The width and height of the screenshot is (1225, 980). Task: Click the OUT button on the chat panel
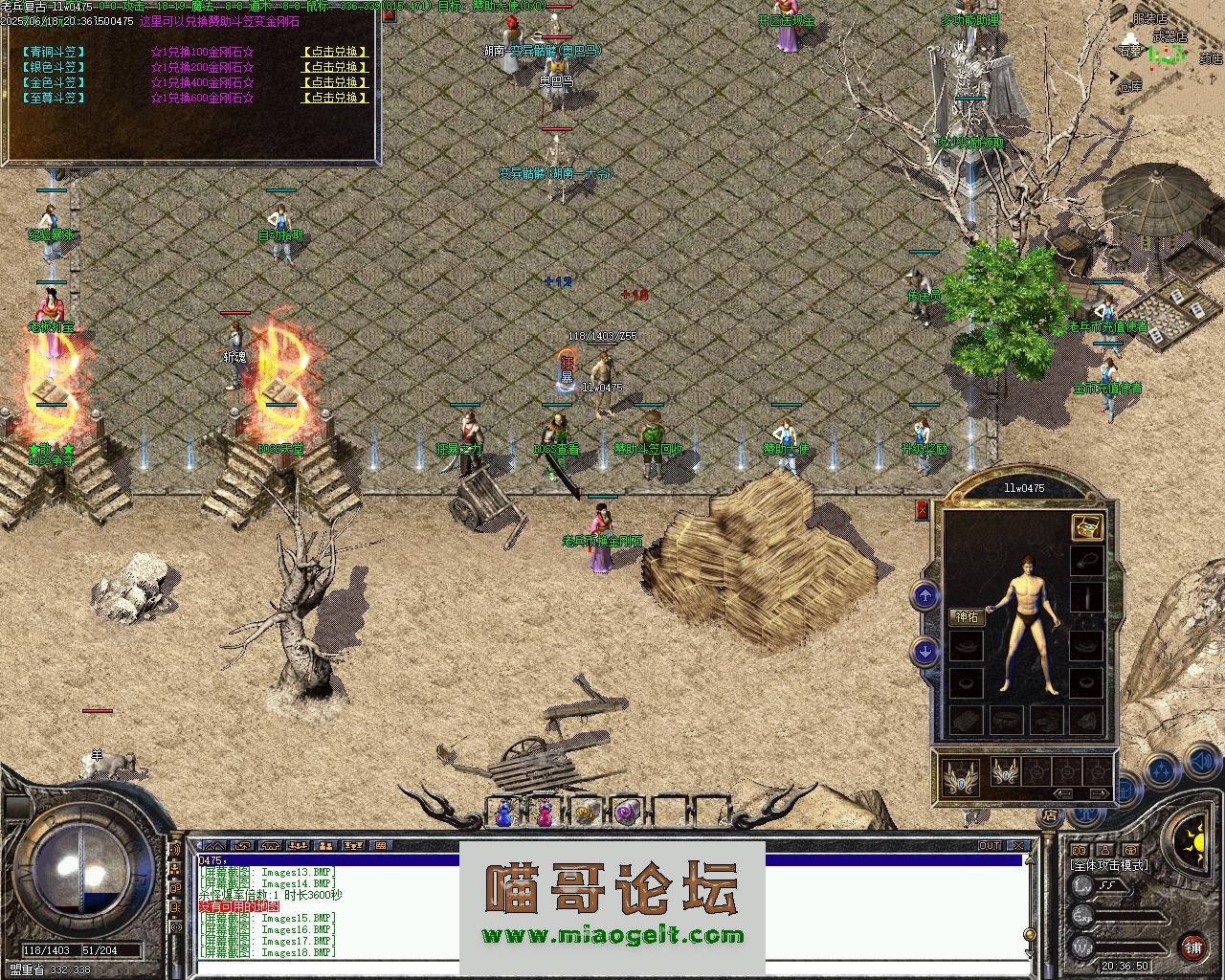pyautogui.click(x=989, y=846)
